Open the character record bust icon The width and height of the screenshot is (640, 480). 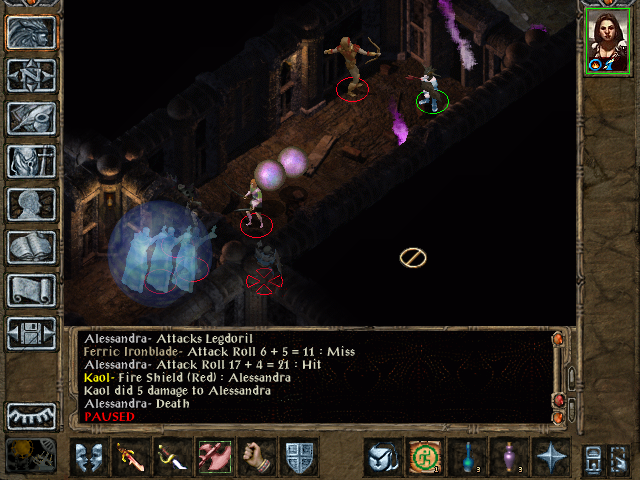click(31, 204)
